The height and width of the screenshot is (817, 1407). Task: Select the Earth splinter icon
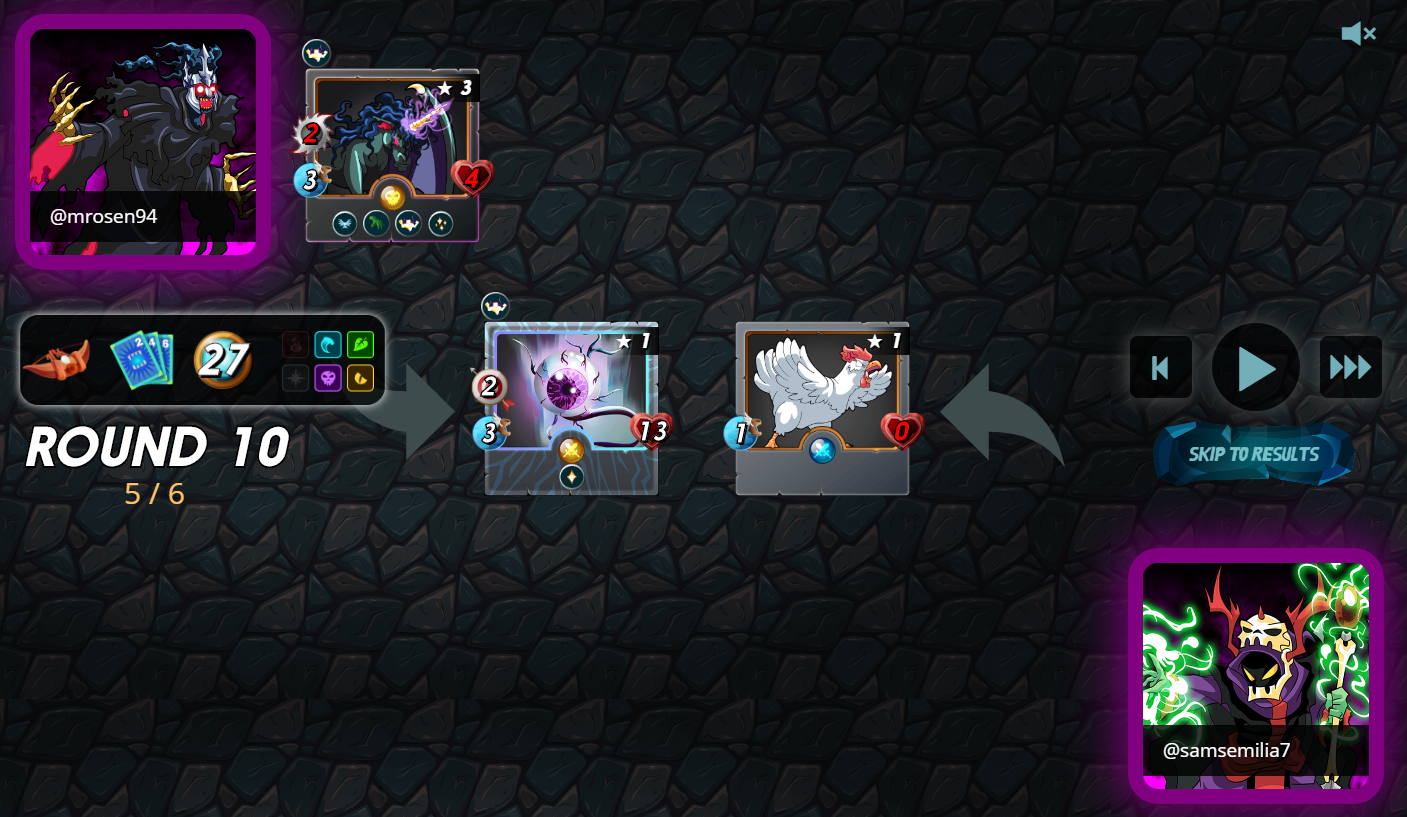point(360,345)
